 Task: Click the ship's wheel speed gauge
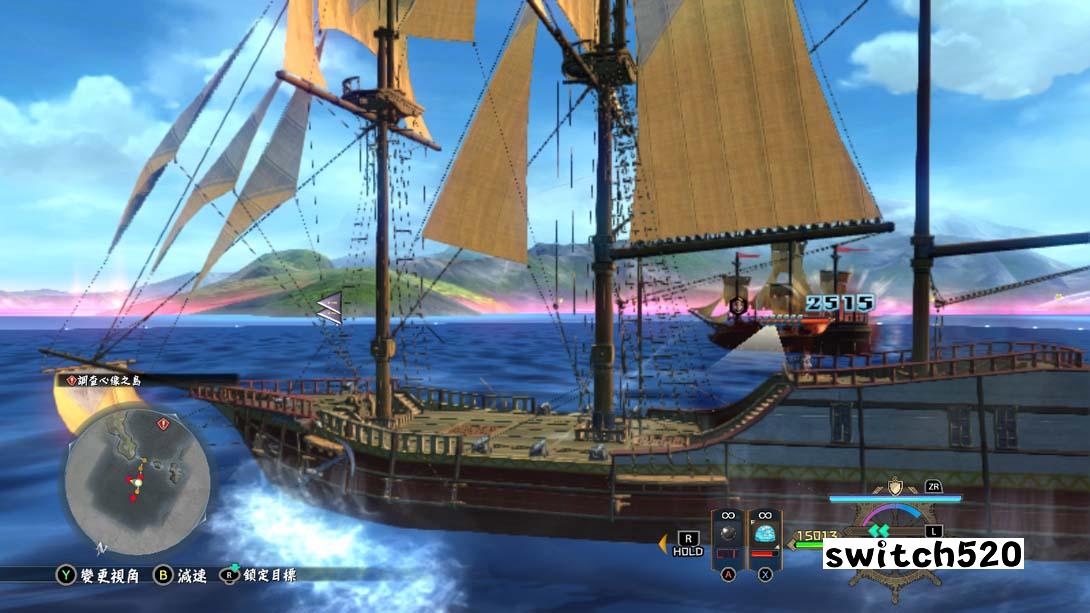[893, 540]
